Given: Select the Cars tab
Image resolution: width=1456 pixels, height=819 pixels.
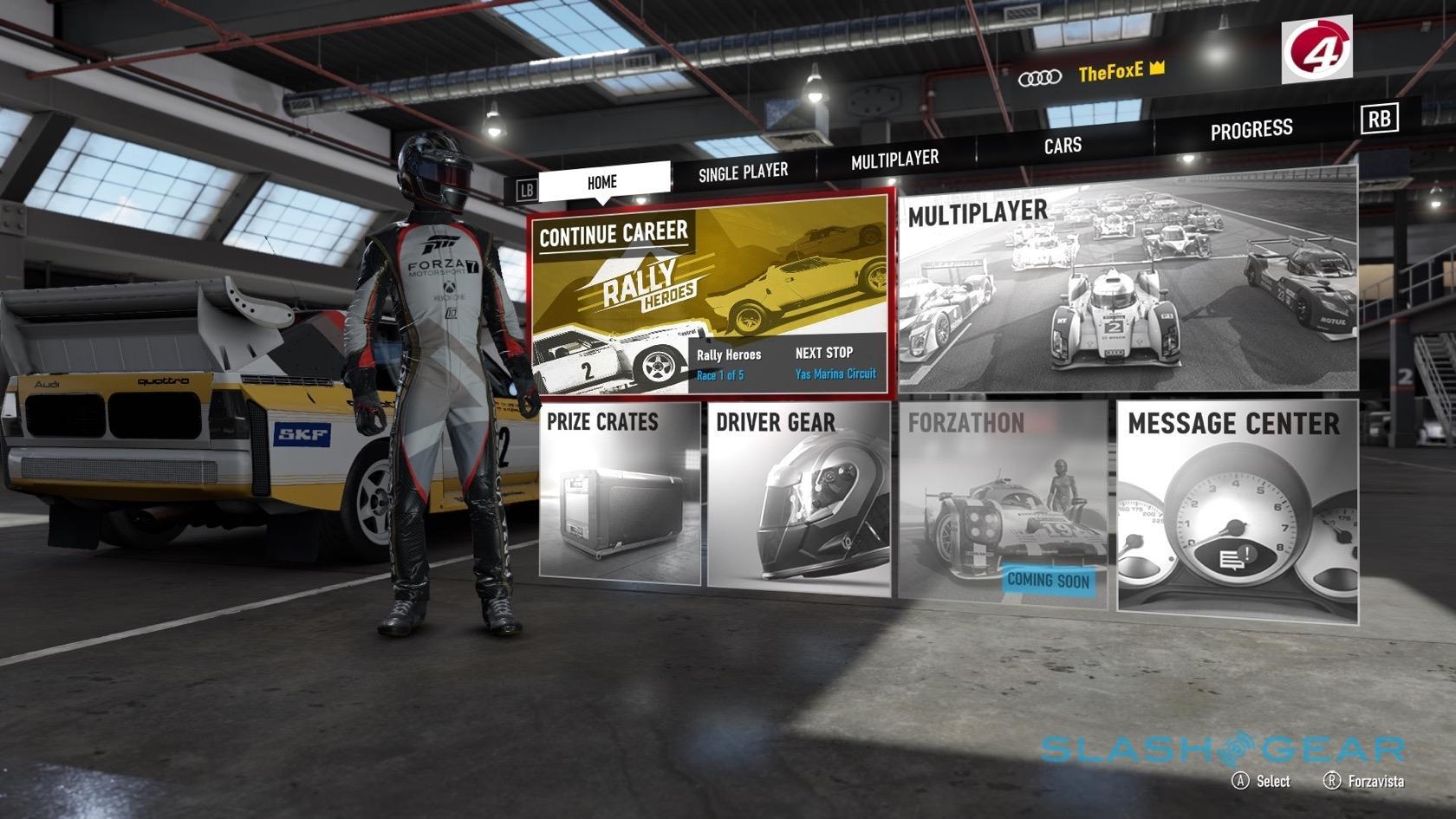Looking at the screenshot, I should click(1063, 145).
